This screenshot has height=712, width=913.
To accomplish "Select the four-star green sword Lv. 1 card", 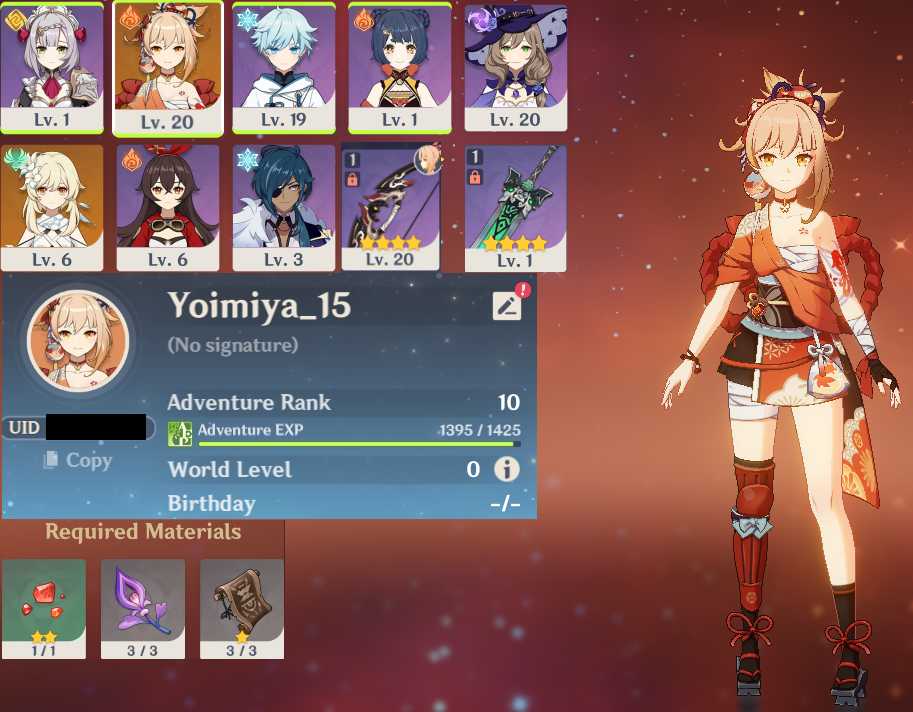I will (x=515, y=207).
